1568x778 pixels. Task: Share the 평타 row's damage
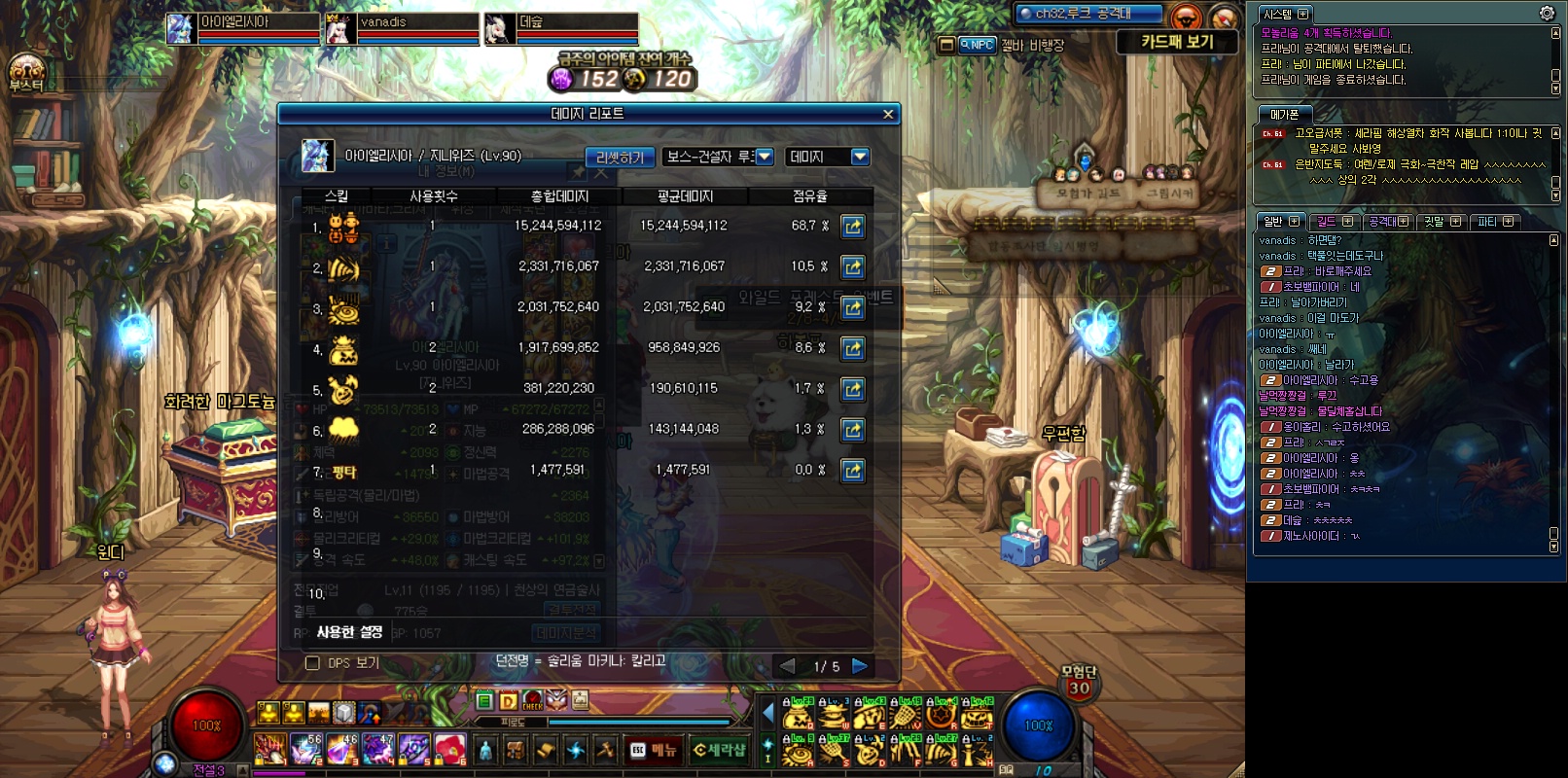(853, 471)
